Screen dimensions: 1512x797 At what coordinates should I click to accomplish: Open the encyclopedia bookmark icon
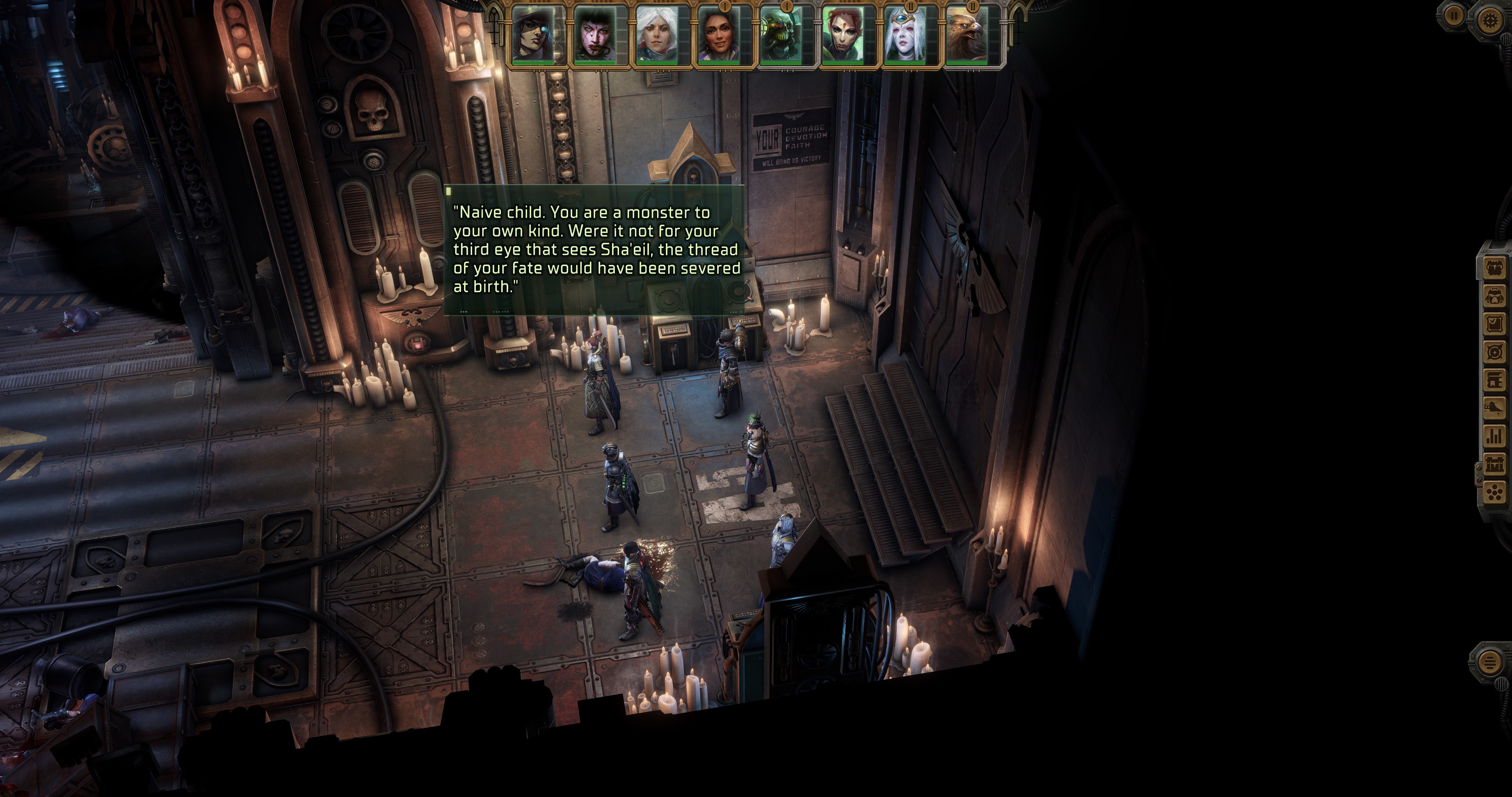(1494, 380)
